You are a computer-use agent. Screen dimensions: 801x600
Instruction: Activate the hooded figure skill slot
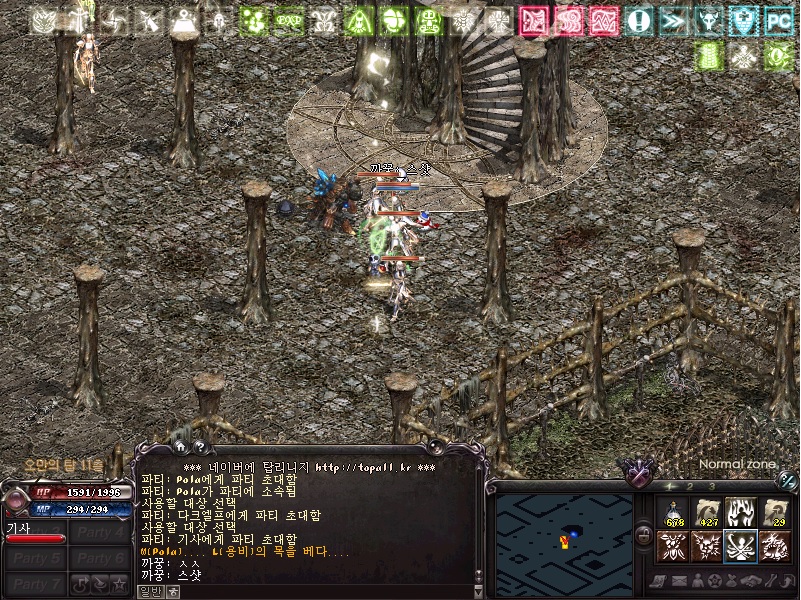tap(741, 513)
